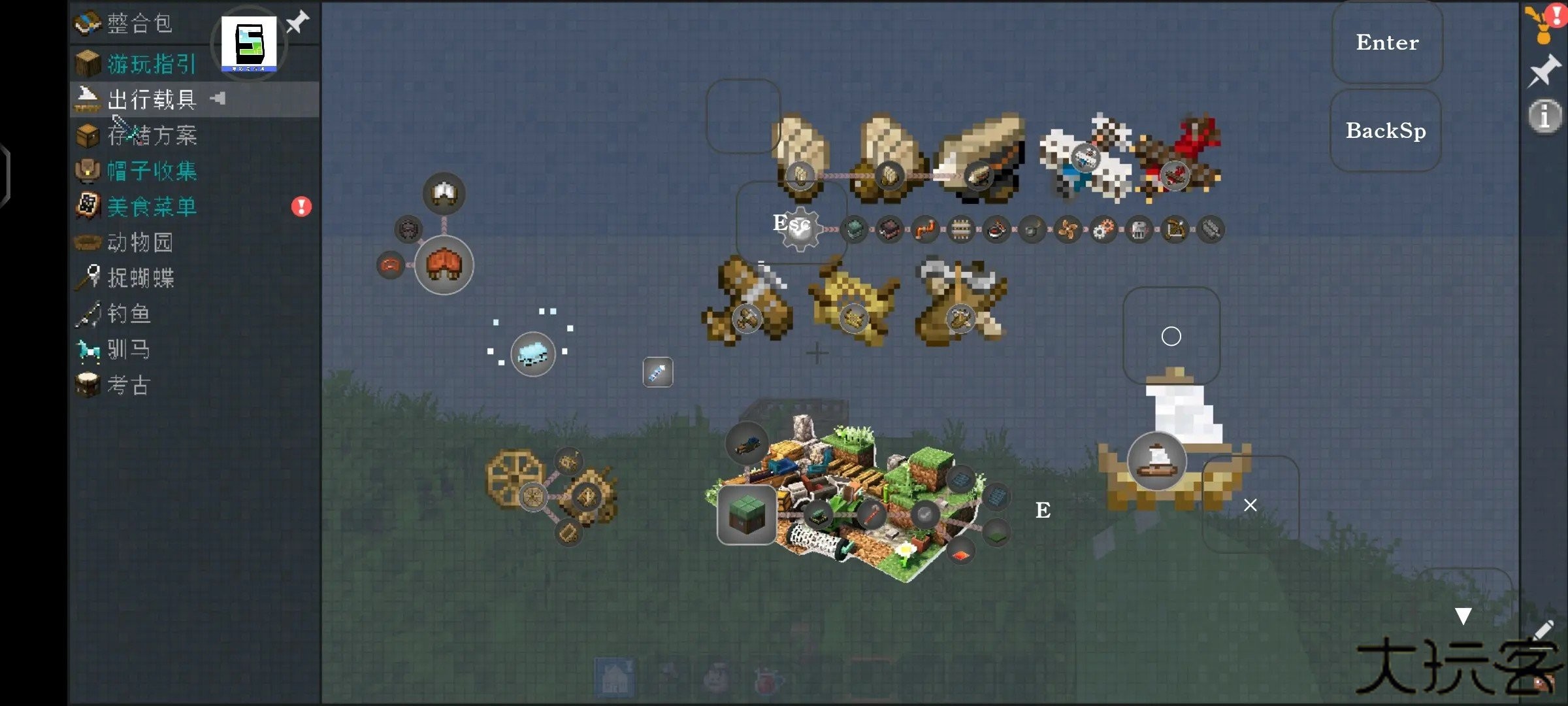Select the 钓鱼 chapter
Viewport: 1568px width, 706px height.
point(129,314)
